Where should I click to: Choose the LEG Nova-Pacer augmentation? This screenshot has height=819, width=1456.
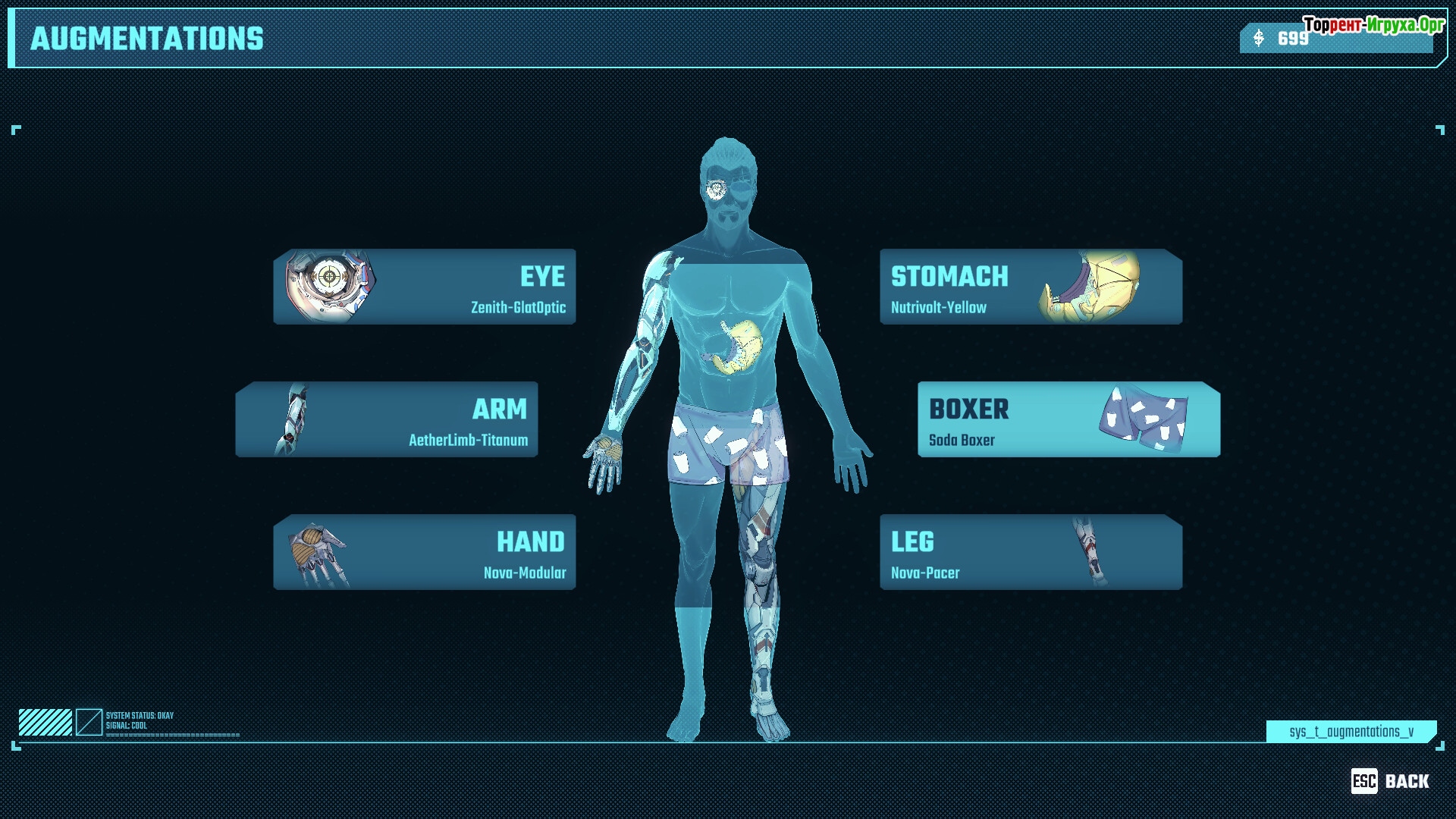pos(1031,552)
